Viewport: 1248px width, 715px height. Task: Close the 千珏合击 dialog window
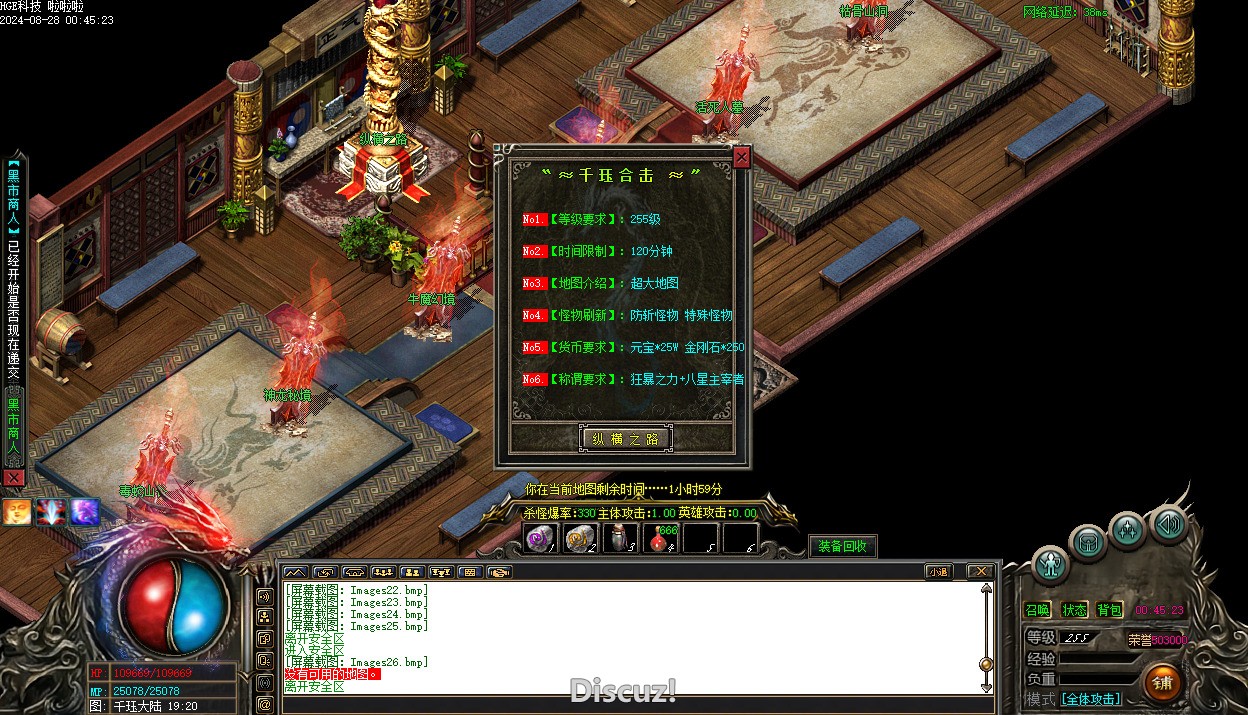point(741,157)
